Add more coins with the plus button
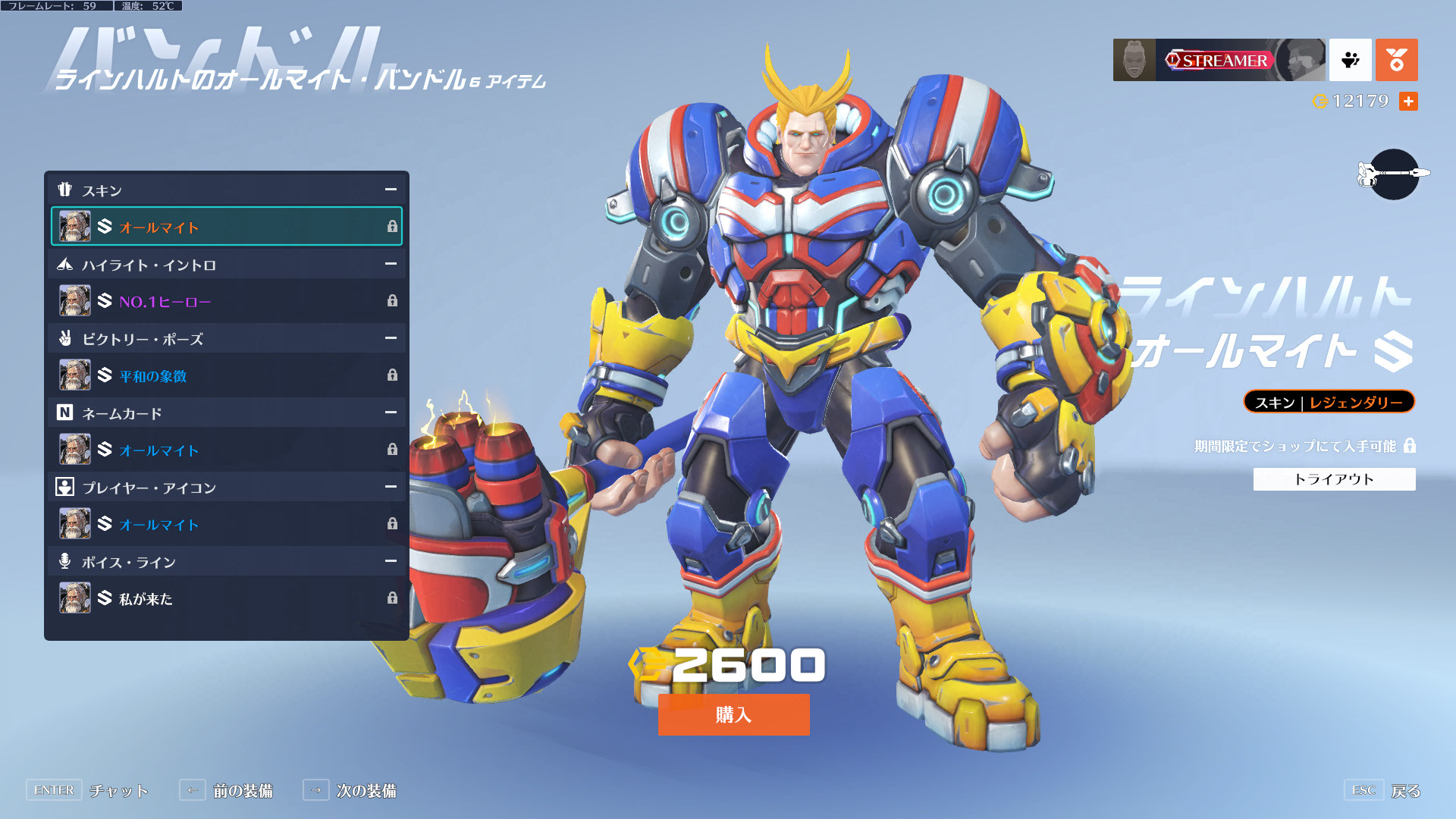The image size is (1456, 819). 1408,102
